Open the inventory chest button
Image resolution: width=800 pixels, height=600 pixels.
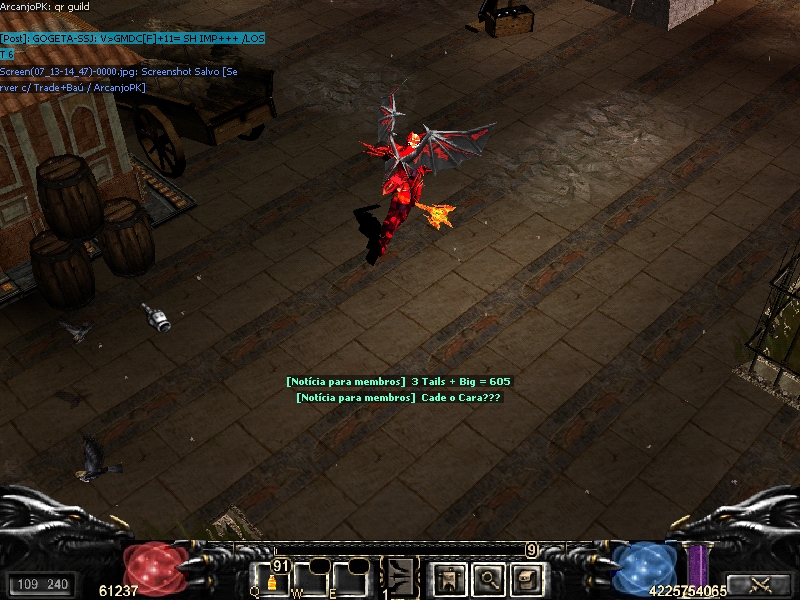(527, 578)
